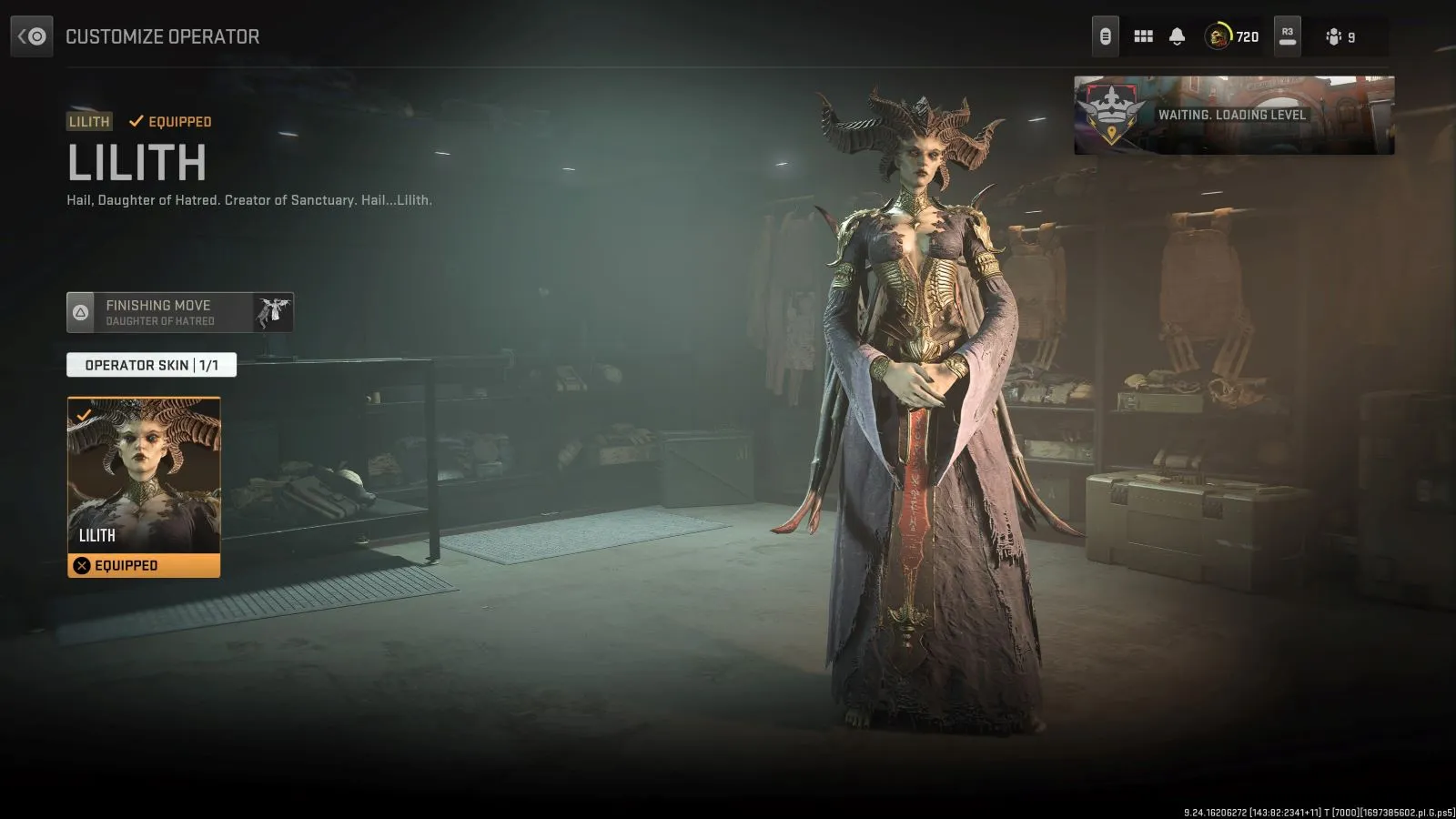1456x819 pixels.
Task: Open the channels grid icon near notifications
Action: tap(1143, 36)
